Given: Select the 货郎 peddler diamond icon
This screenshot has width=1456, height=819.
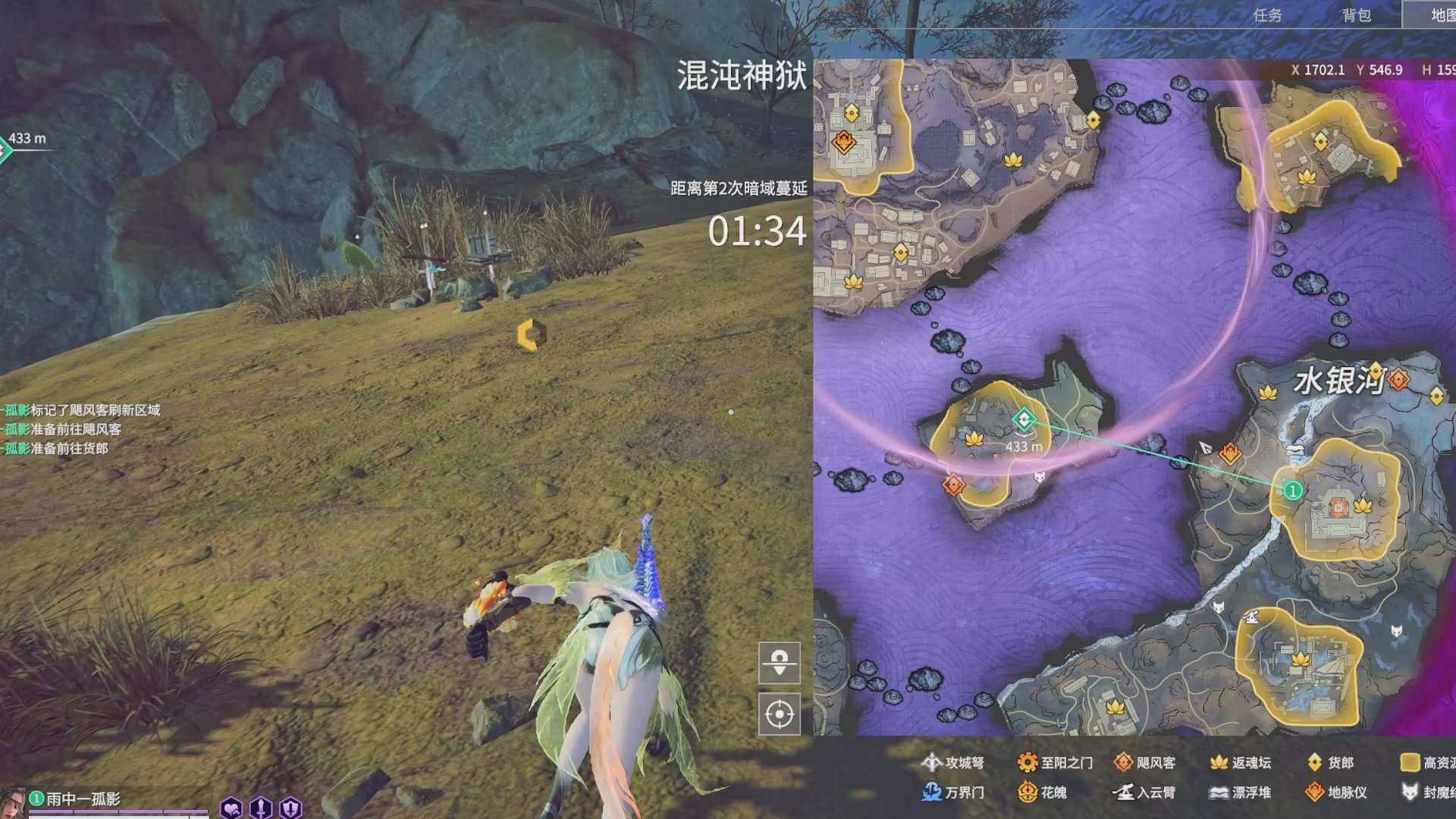Looking at the screenshot, I should [1316, 763].
